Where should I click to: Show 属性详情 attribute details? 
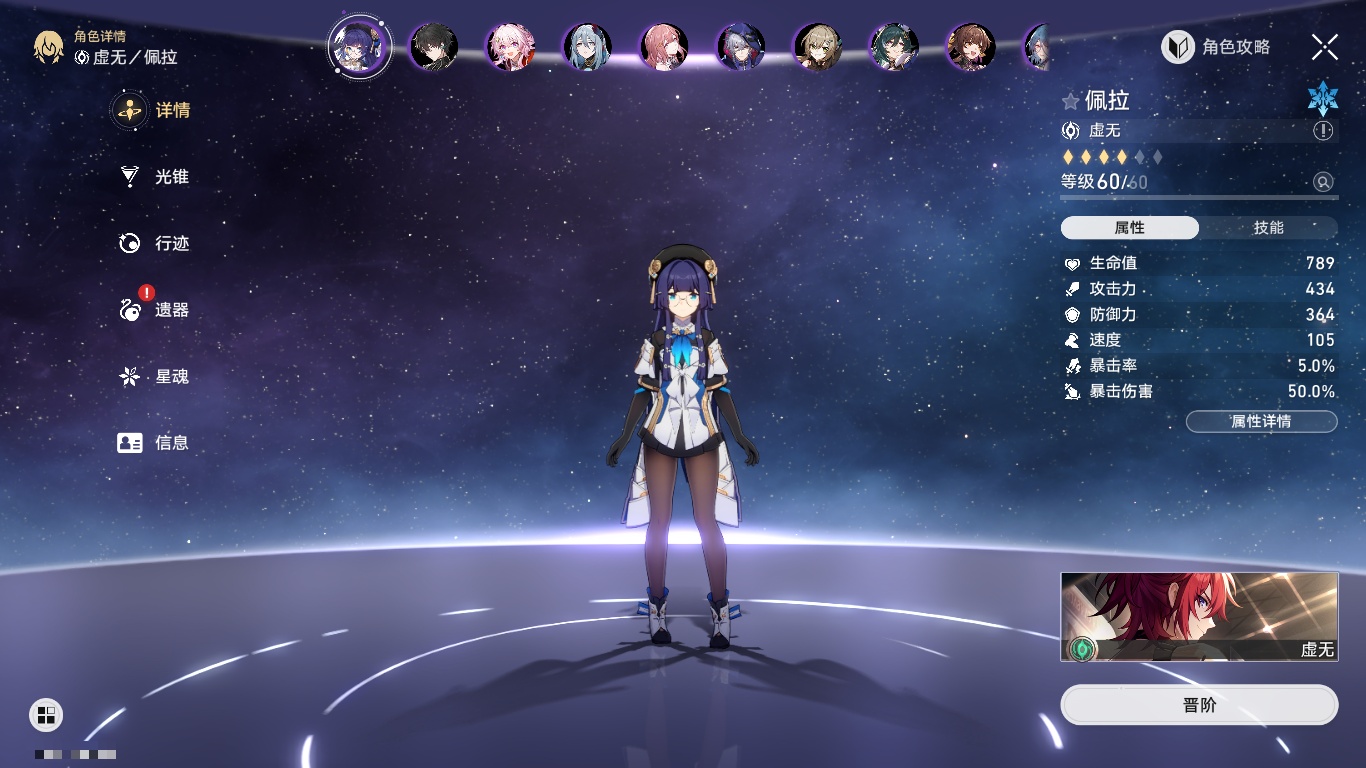click(1261, 421)
